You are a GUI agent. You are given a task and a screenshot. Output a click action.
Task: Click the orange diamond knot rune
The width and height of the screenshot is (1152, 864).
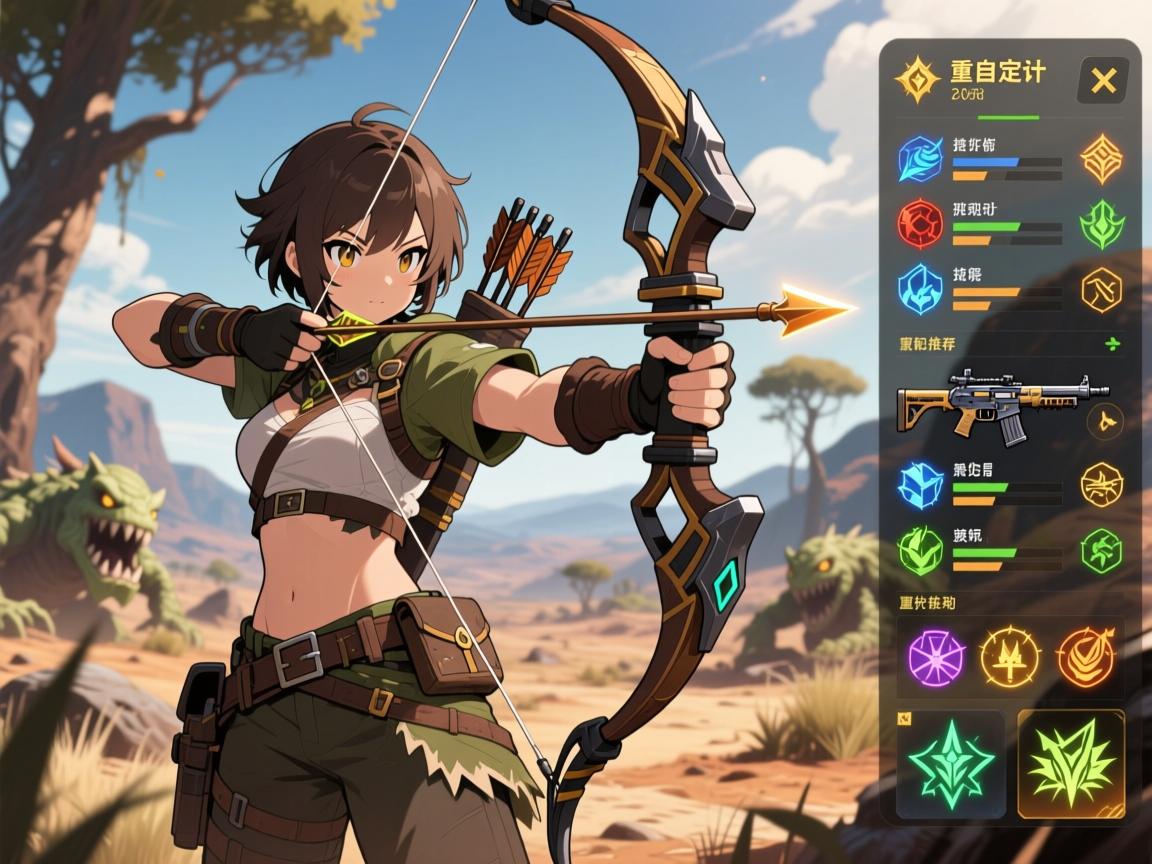coord(1101,159)
